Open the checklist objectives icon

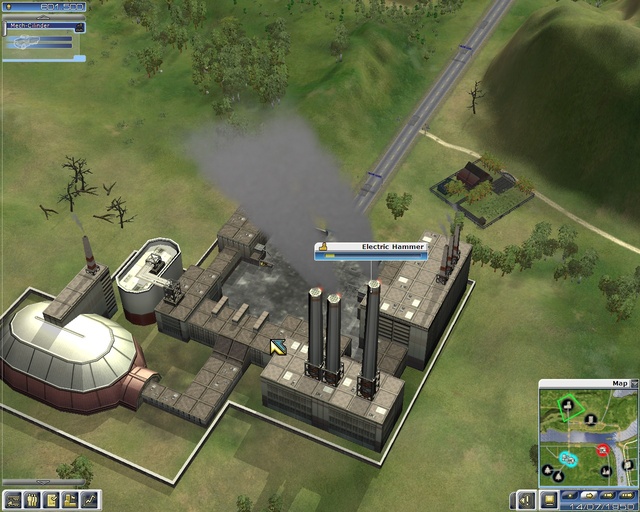[50, 500]
